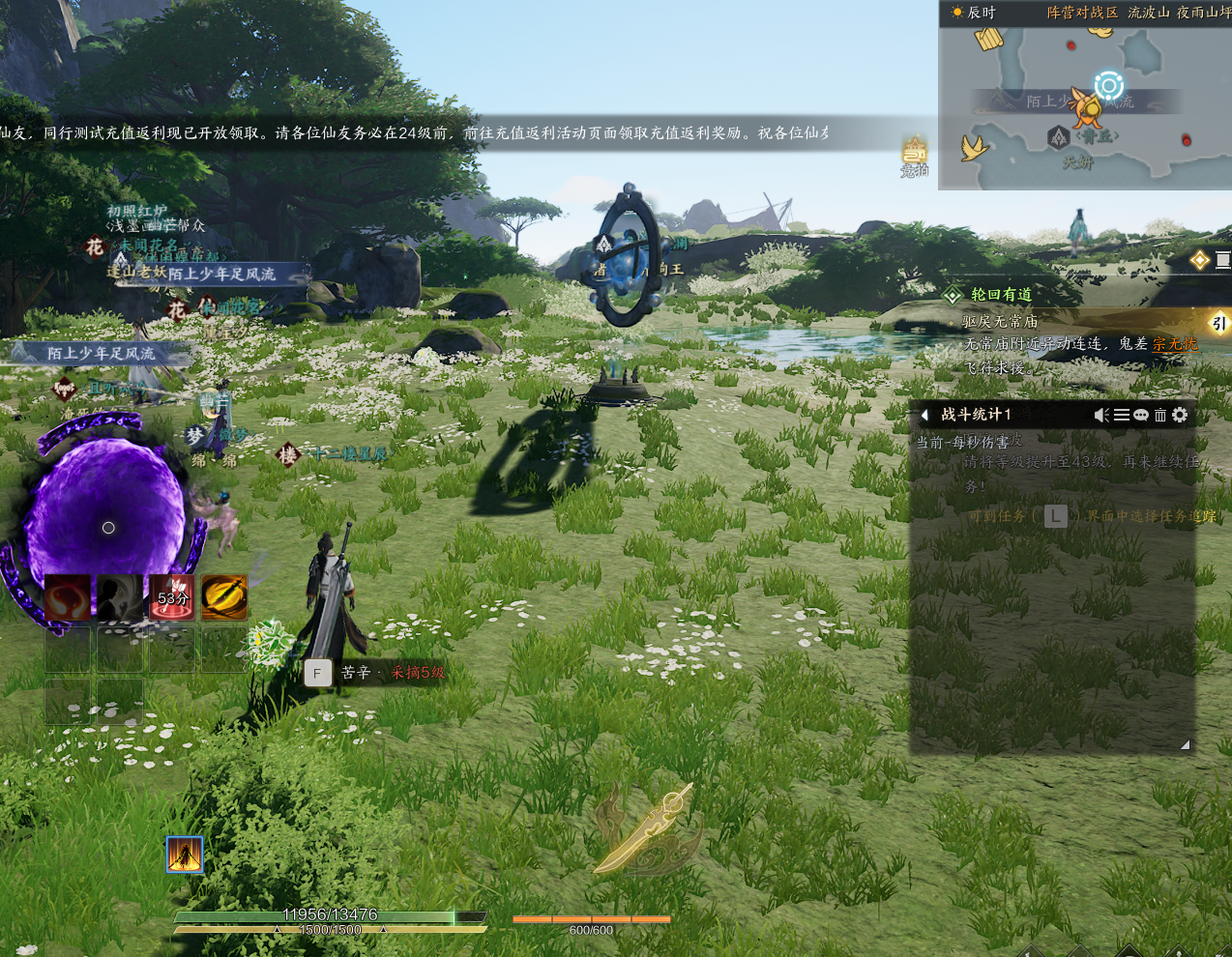Collapse the 战斗统计1 panel with left arrow
The width and height of the screenshot is (1232, 957).
[x=924, y=415]
